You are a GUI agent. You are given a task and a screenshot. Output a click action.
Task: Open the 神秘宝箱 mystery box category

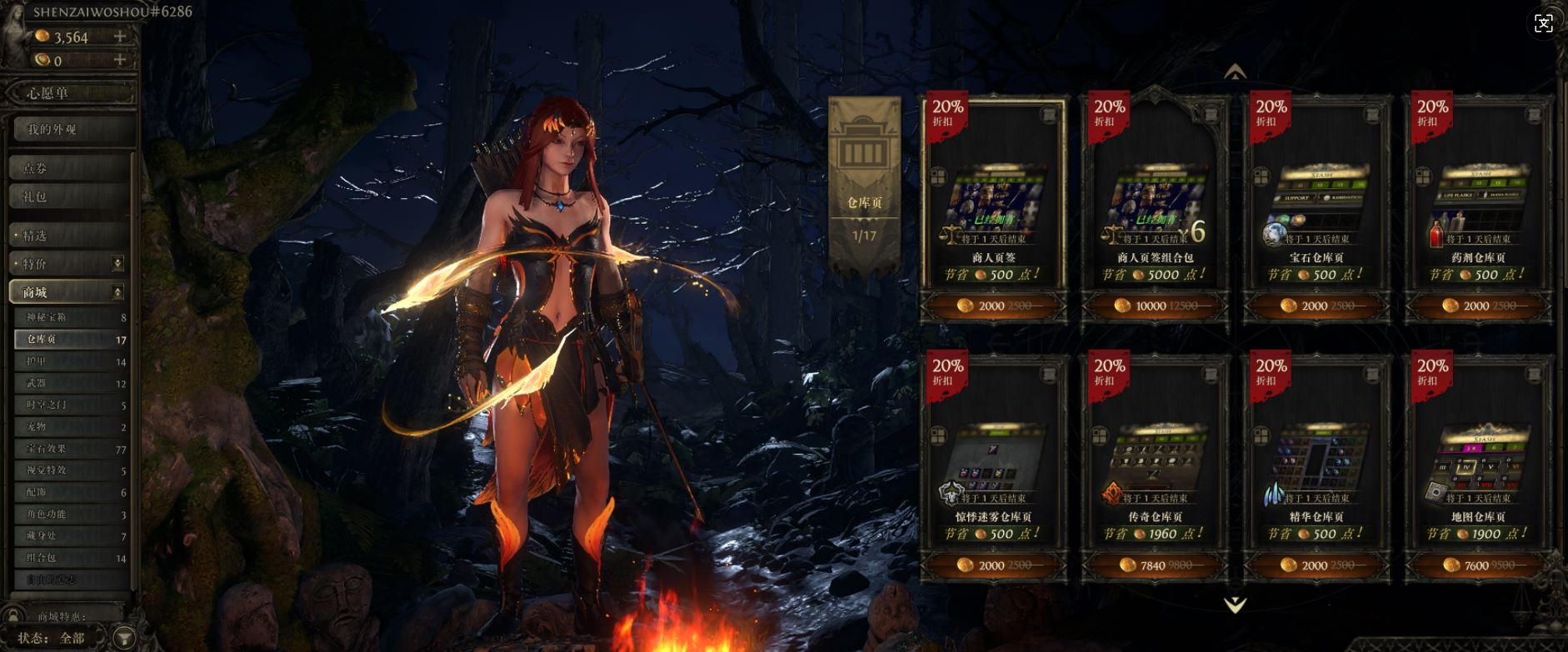70,317
